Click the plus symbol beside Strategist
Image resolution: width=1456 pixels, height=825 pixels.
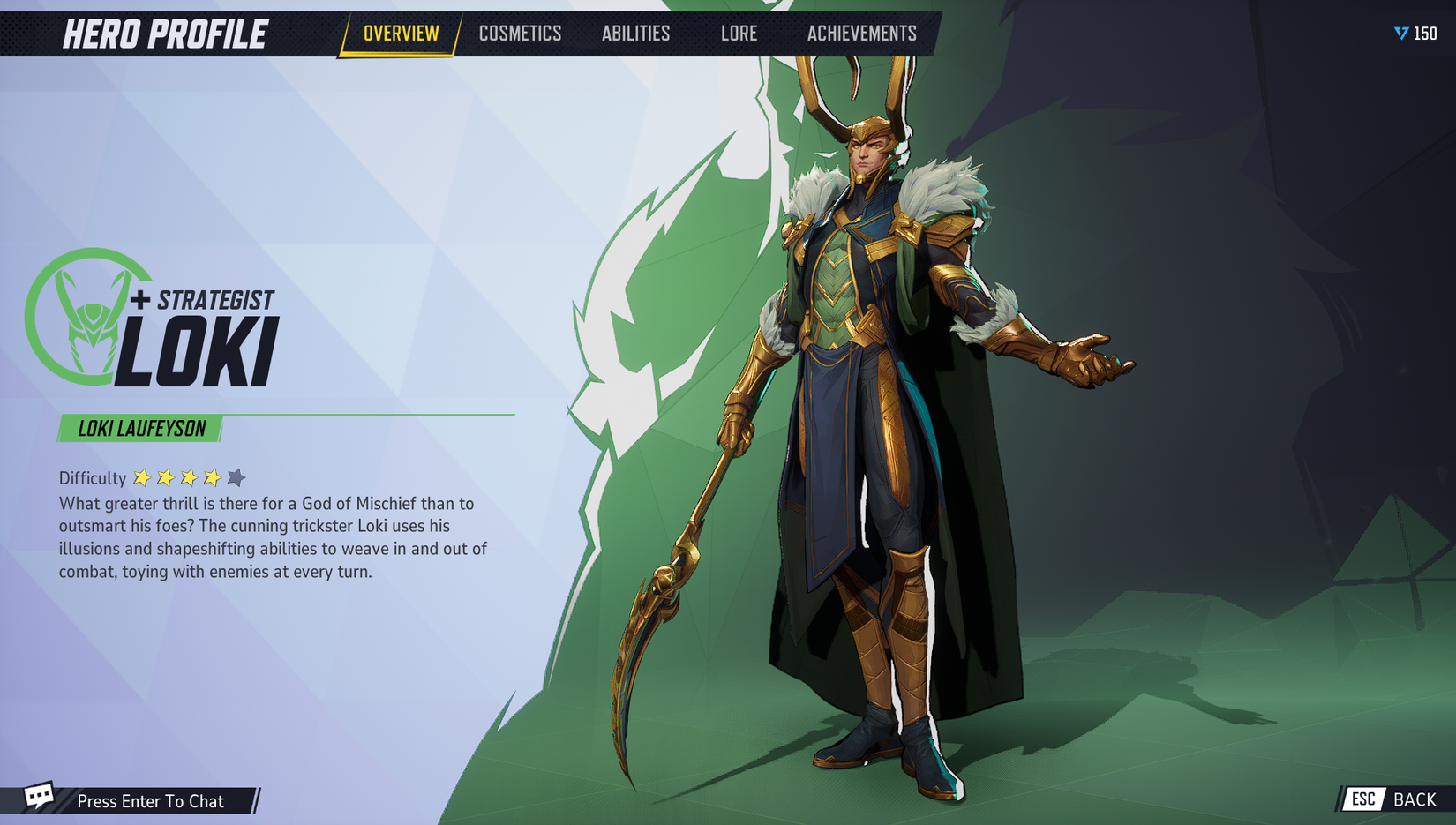pyautogui.click(x=139, y=301)
